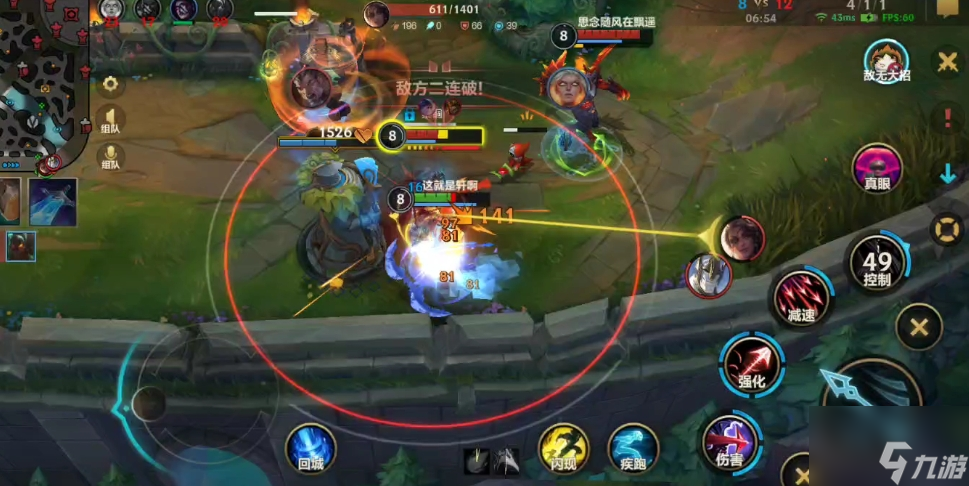The height and width of the screenshot is (486, 969).
Task: Cast the 闪现 Flash summoner spell
Action: pos(564,446)
